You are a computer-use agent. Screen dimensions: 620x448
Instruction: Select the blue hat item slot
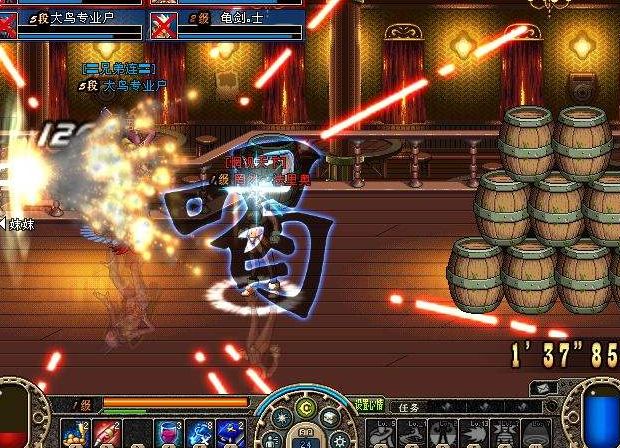pos(229,433)
